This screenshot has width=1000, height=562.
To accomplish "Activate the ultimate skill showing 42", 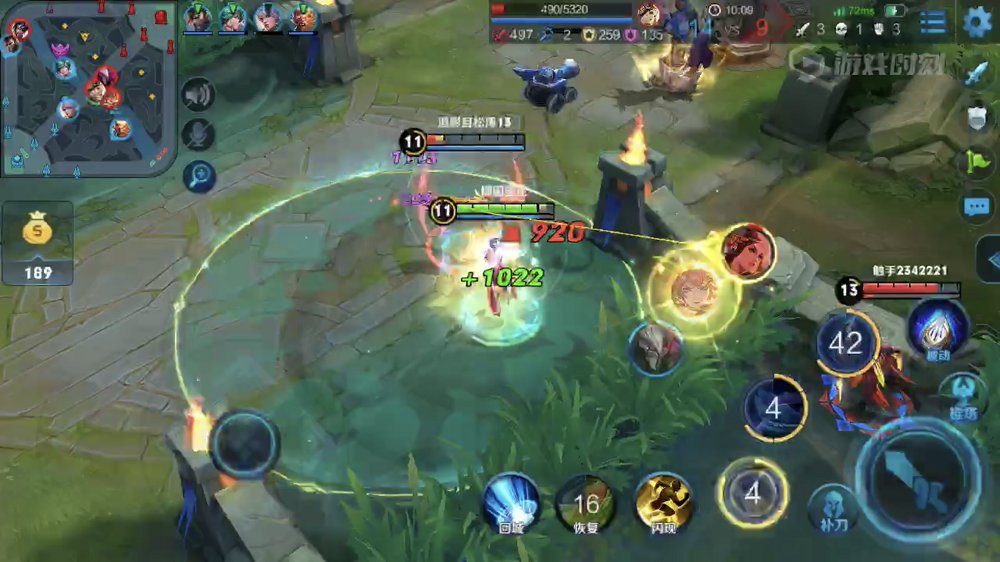I will point(846,343).
